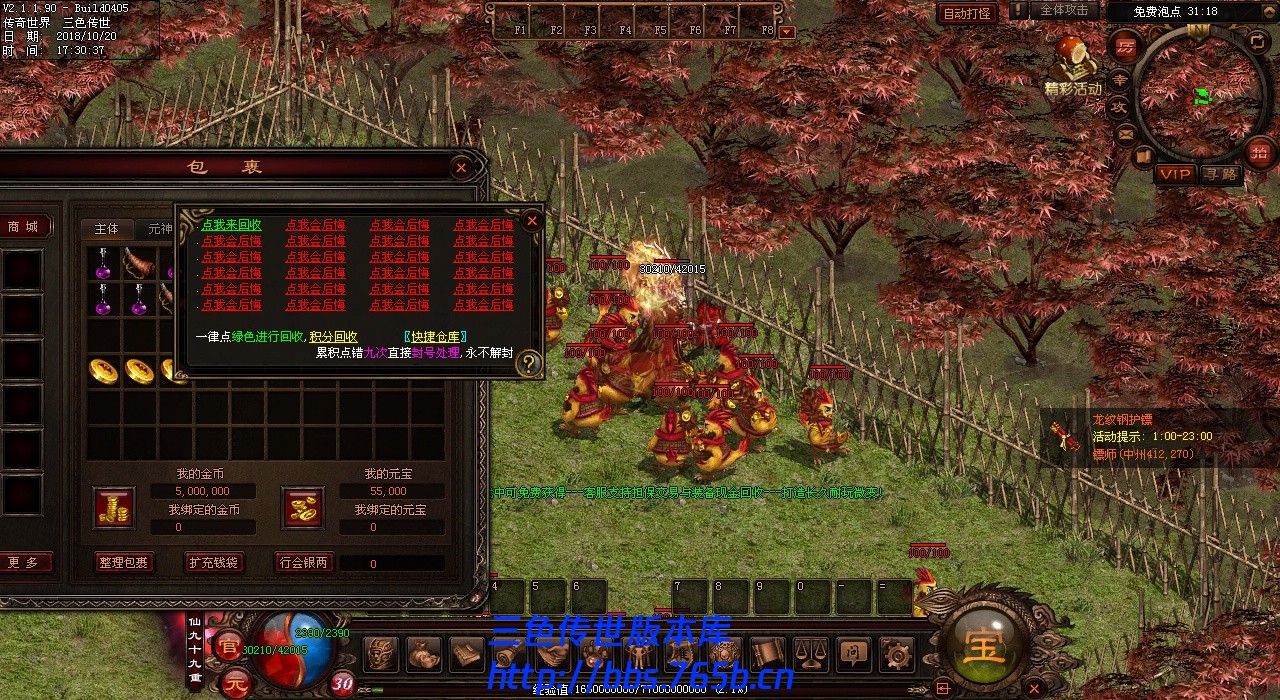Close the 包裹 inventory window
Image resolution: width=1280 pixels, height=700 pixels.
pos(461,168)
